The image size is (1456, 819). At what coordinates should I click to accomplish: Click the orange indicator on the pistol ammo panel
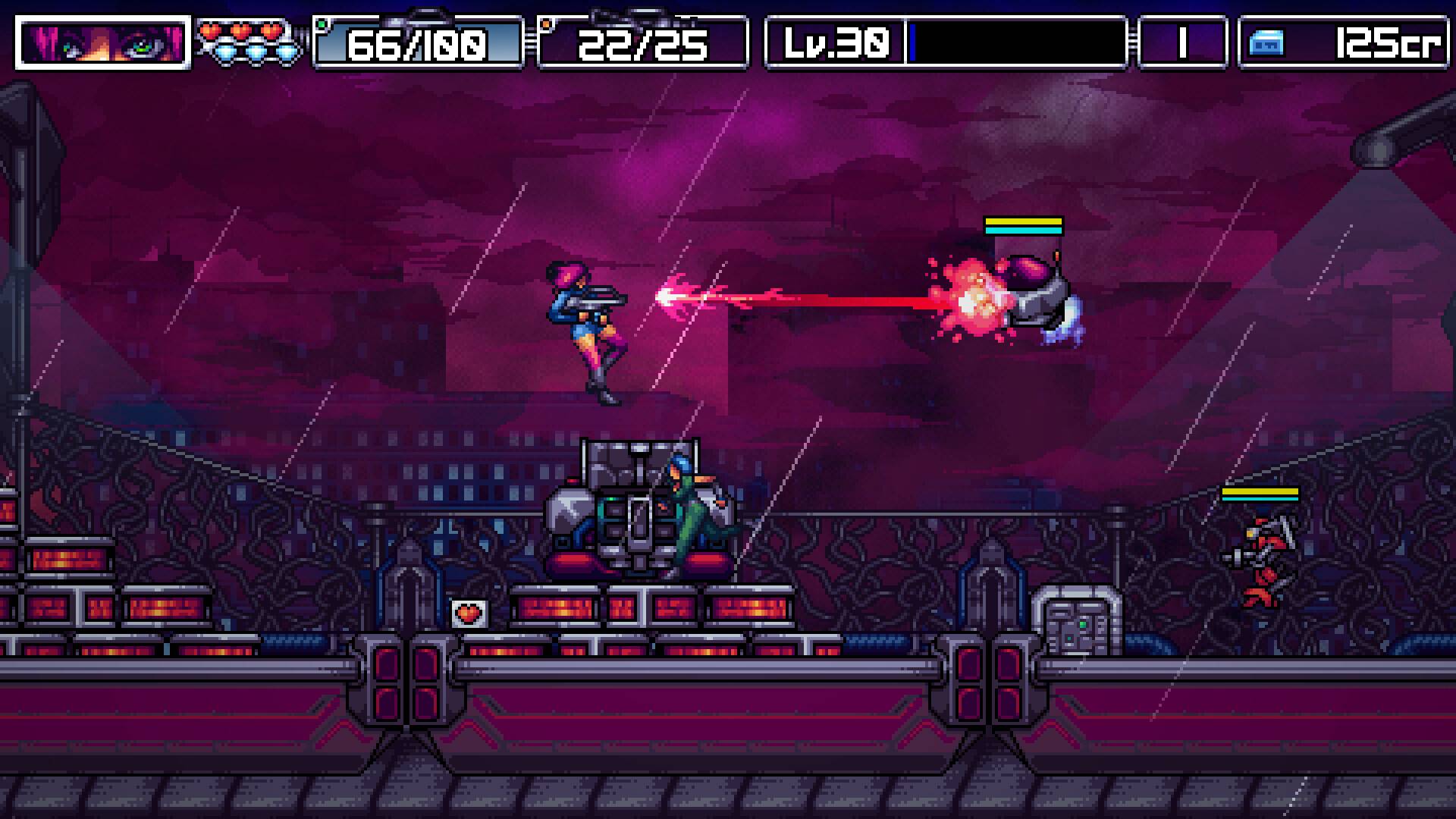544,24
